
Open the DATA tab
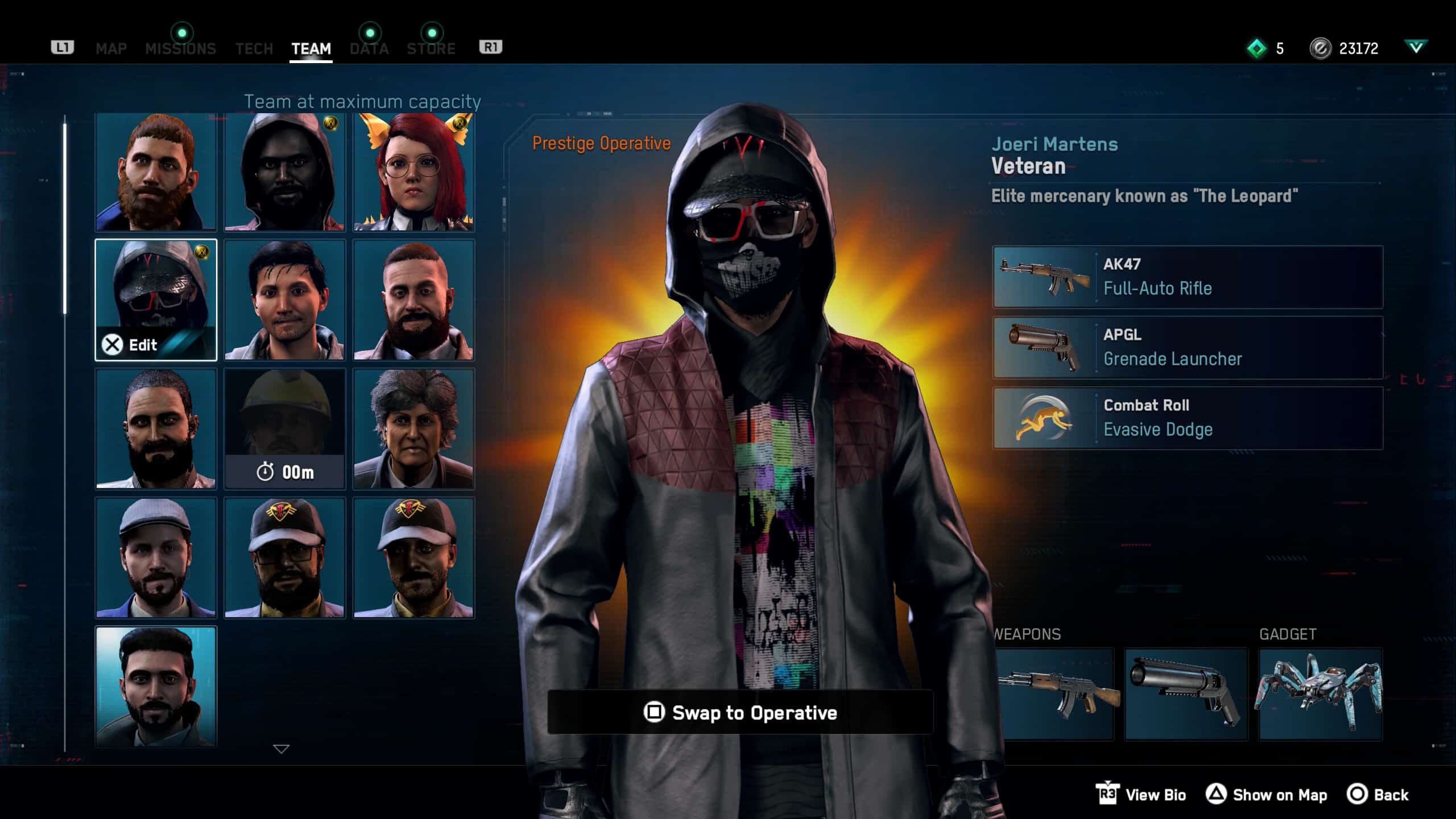pyautogui.click(x=369, y=49)
